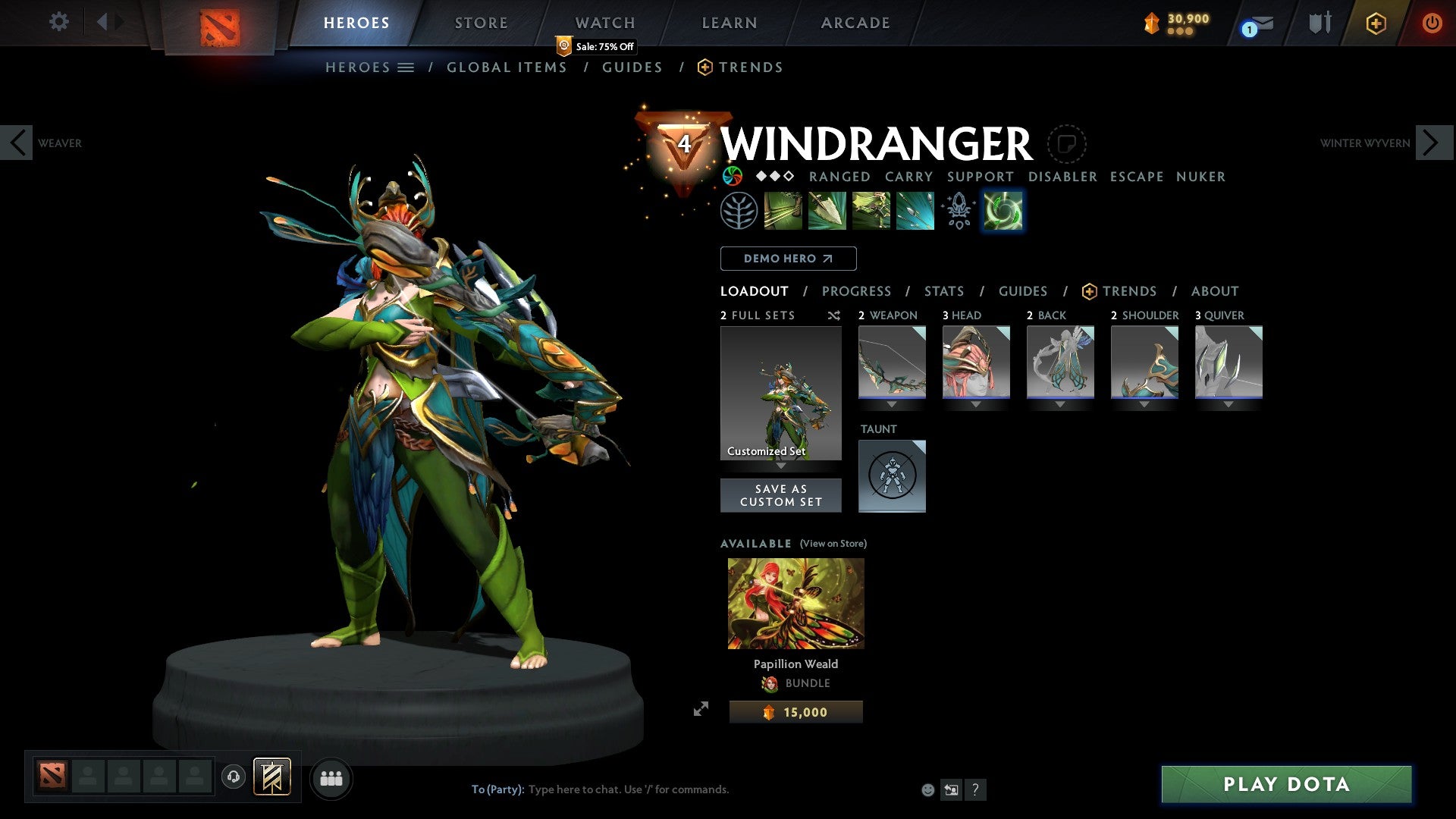Click the emoticon smiley icon near chat
1456x819 pixels.
927,789
